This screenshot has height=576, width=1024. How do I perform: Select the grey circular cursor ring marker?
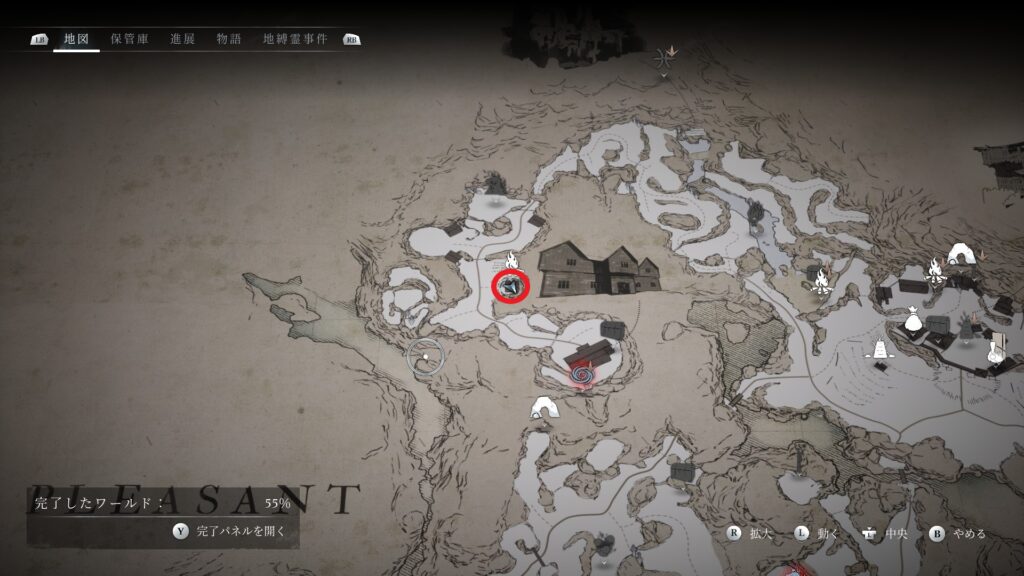[x=425, y=356]
